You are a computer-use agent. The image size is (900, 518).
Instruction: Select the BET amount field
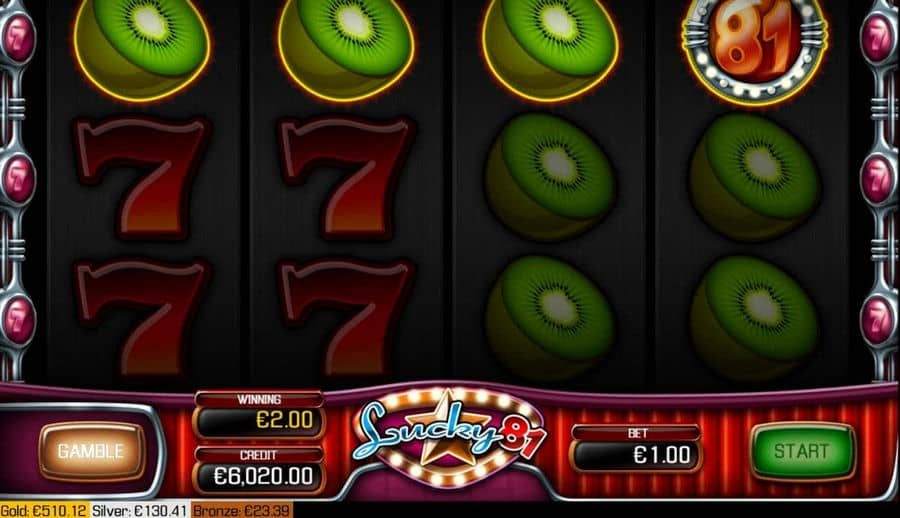(636, 455)
